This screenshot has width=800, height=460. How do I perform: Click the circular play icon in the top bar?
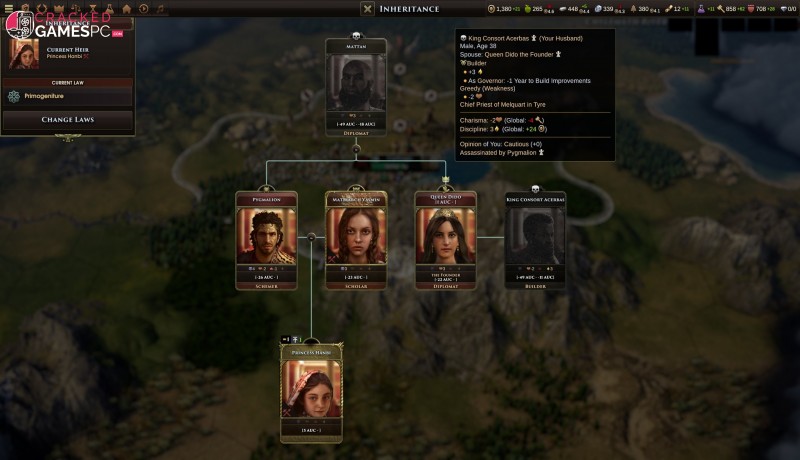145,8
